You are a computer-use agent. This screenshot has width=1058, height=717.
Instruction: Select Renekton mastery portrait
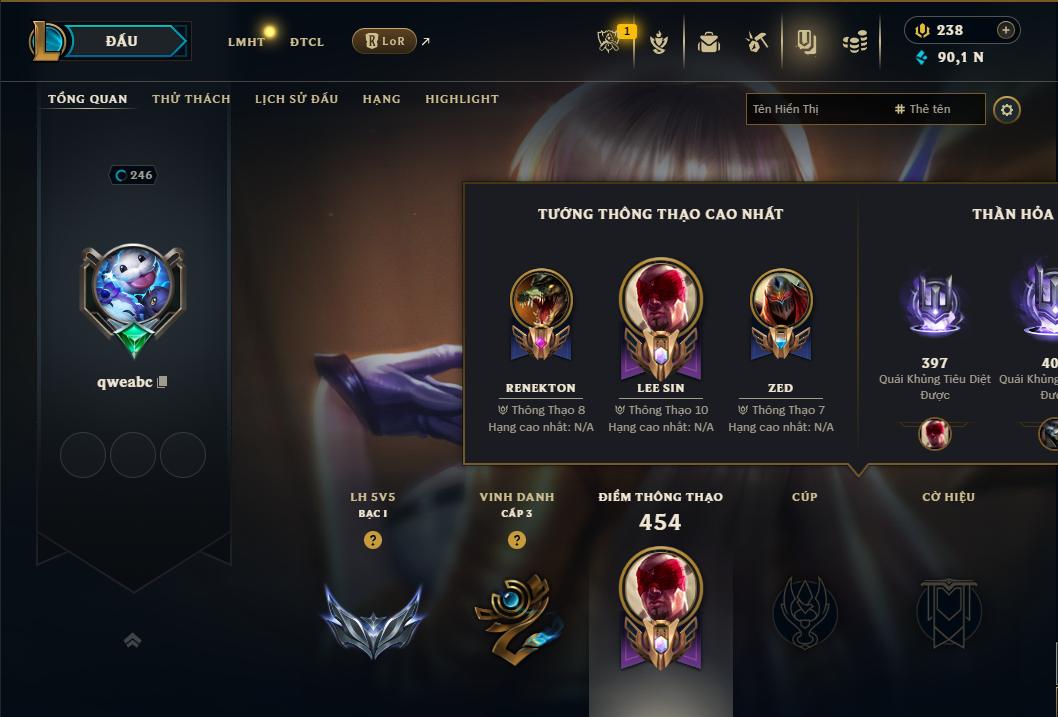click(541, 300)
